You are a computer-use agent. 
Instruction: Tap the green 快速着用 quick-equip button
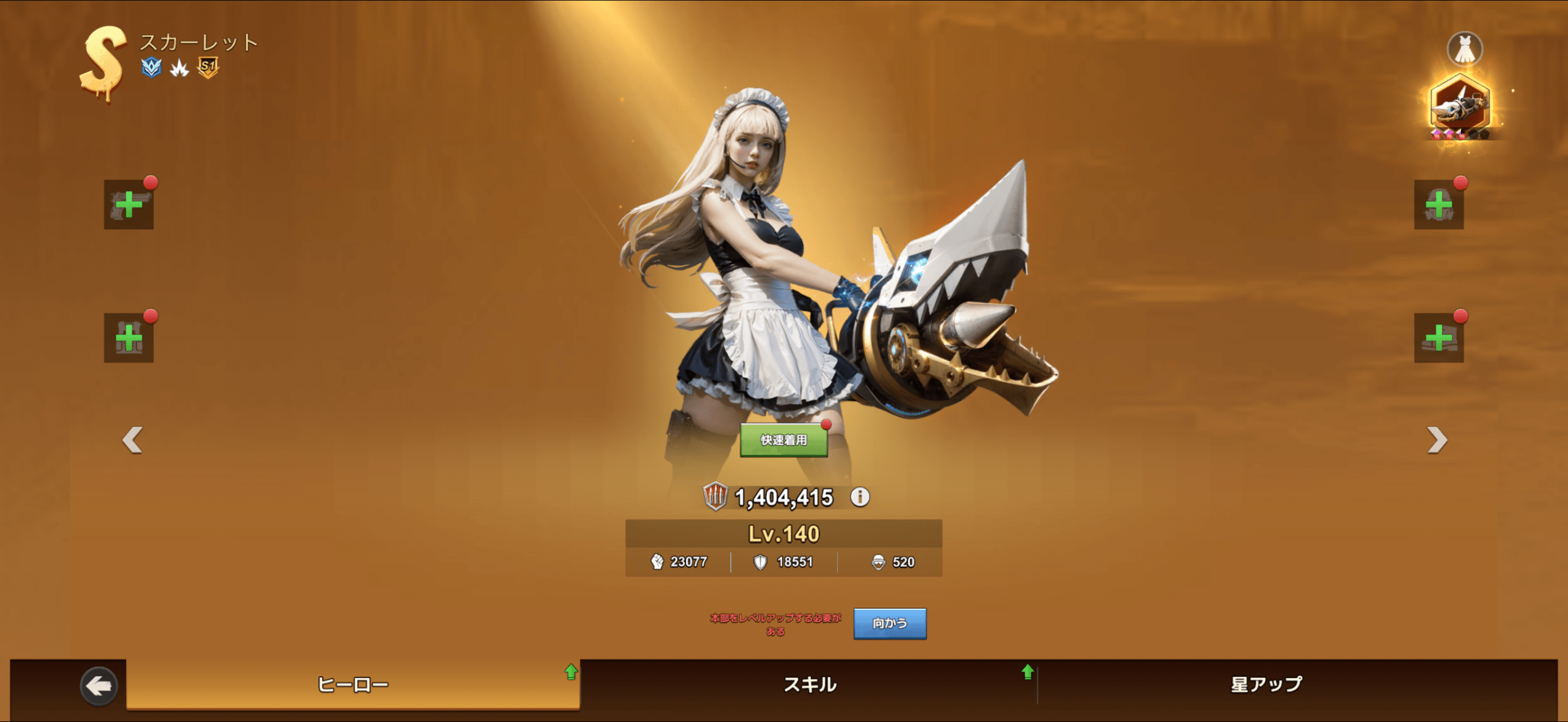[783, 440]
